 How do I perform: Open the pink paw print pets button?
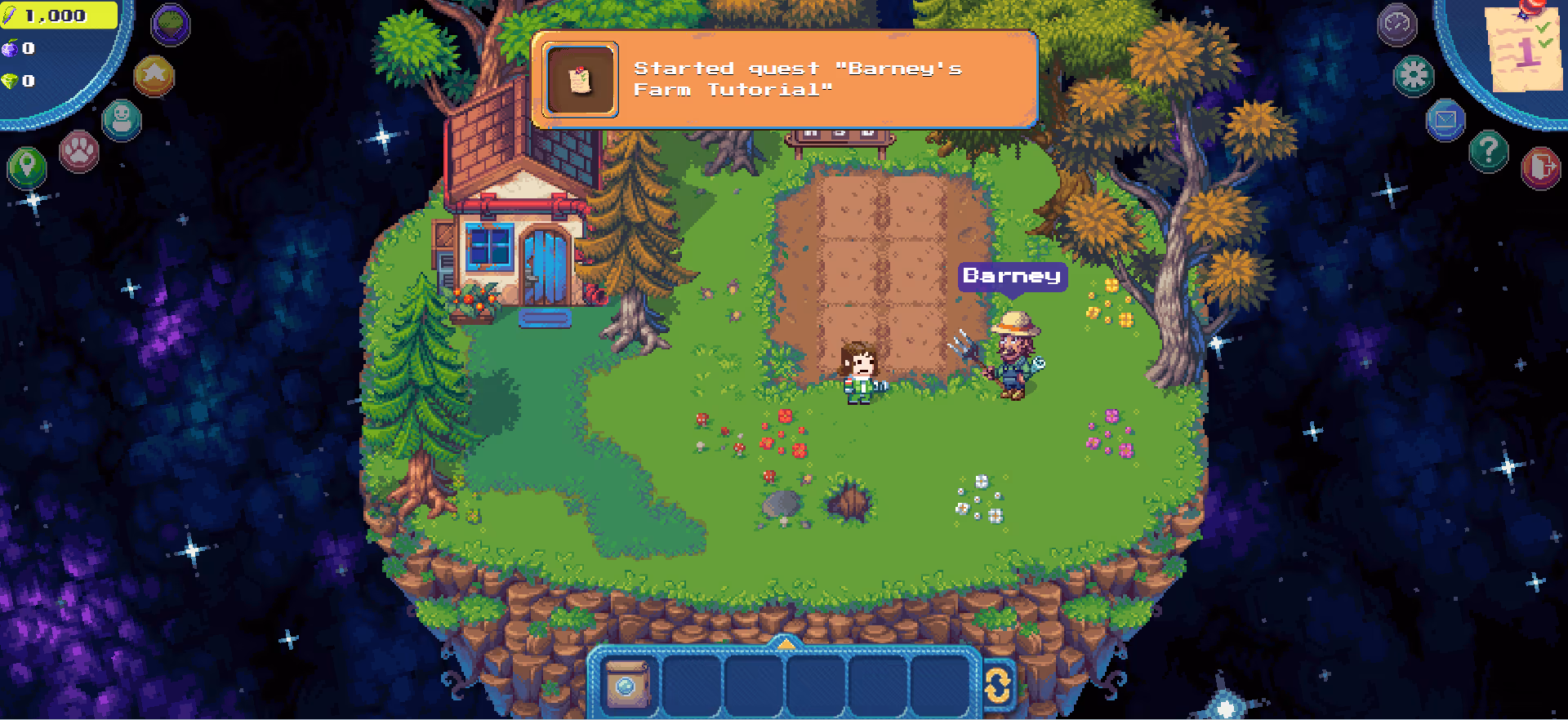[x=79, y=151]
